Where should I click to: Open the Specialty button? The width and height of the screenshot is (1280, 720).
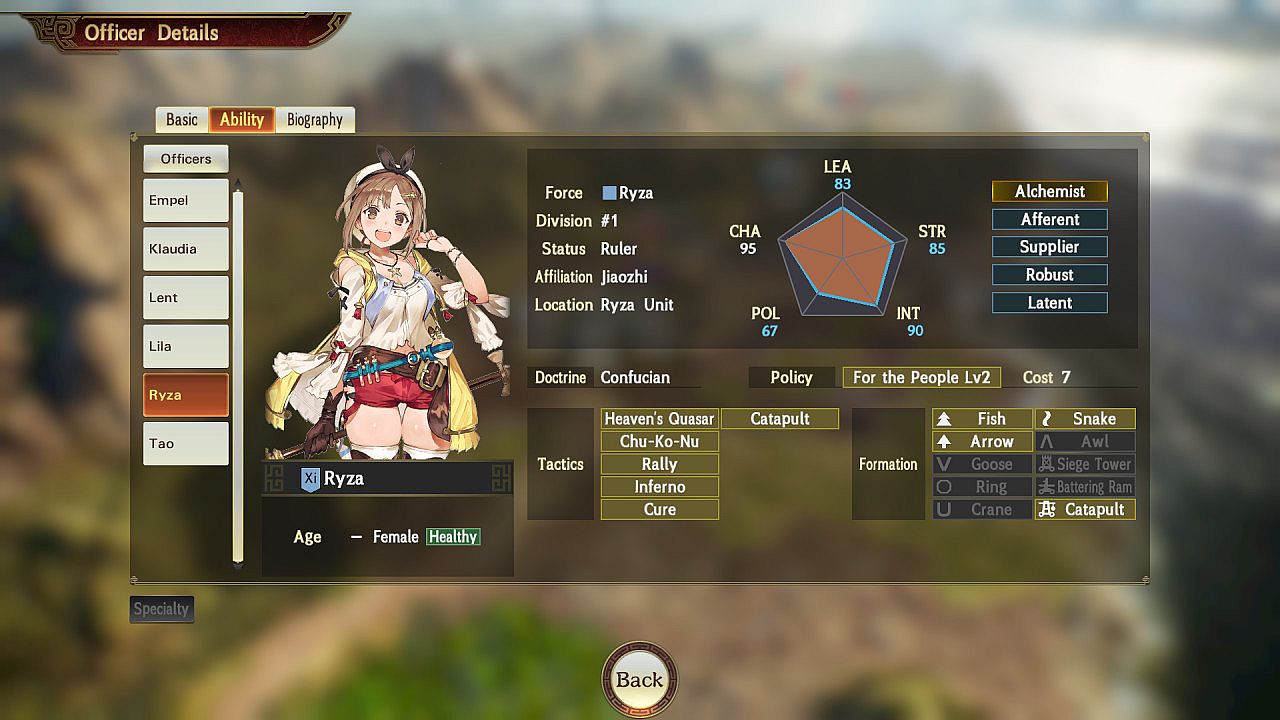point(161,609)
